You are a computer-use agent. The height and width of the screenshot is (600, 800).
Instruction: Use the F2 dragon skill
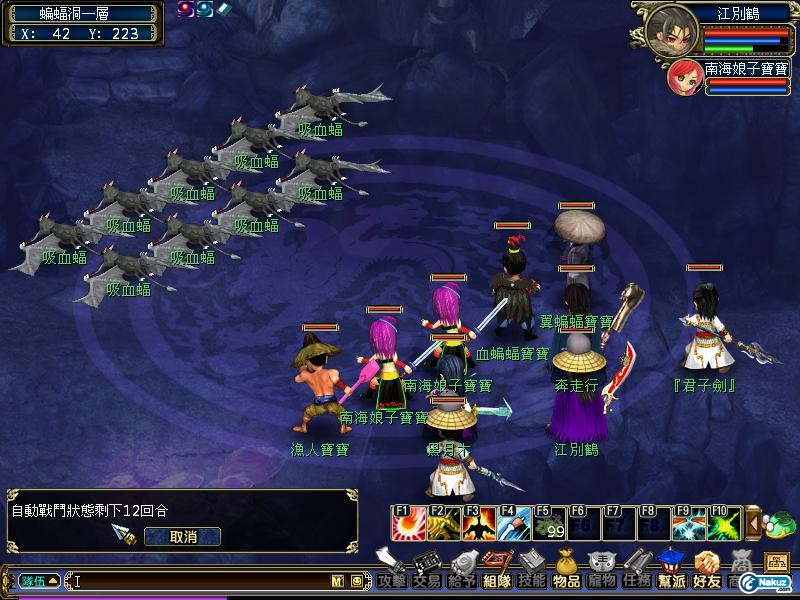[442, 522]
